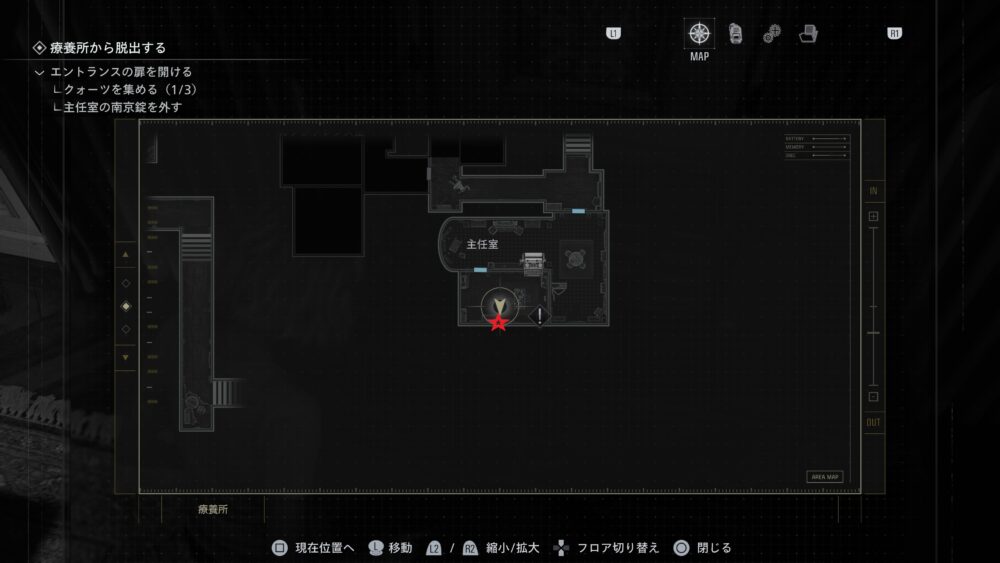Select the player position arrow marker
Image resolution: width=1000 pixels, height=563 pixels.
coord(498,304)
